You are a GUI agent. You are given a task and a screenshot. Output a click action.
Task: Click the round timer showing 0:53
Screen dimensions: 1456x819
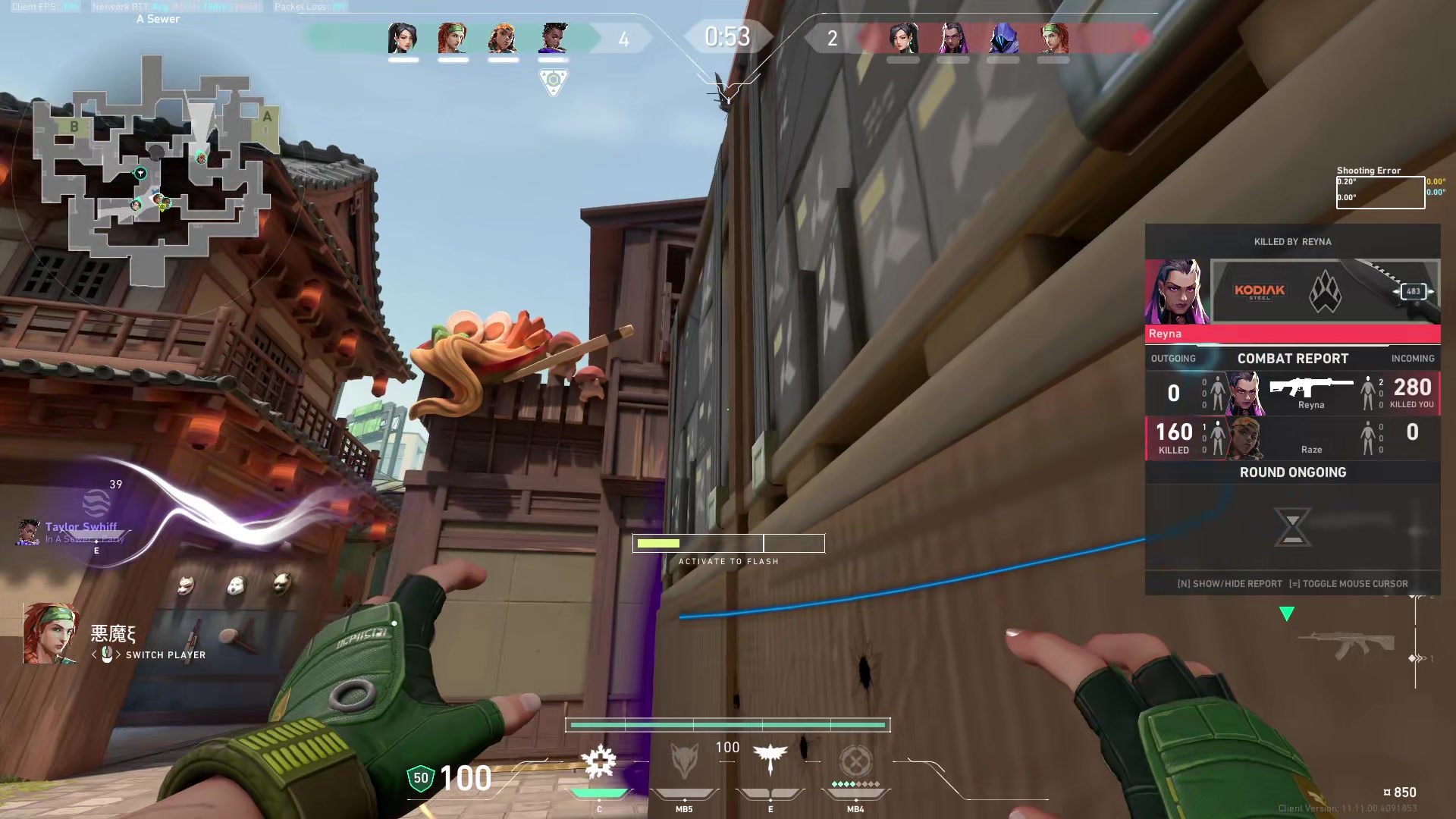pos(727,36)
